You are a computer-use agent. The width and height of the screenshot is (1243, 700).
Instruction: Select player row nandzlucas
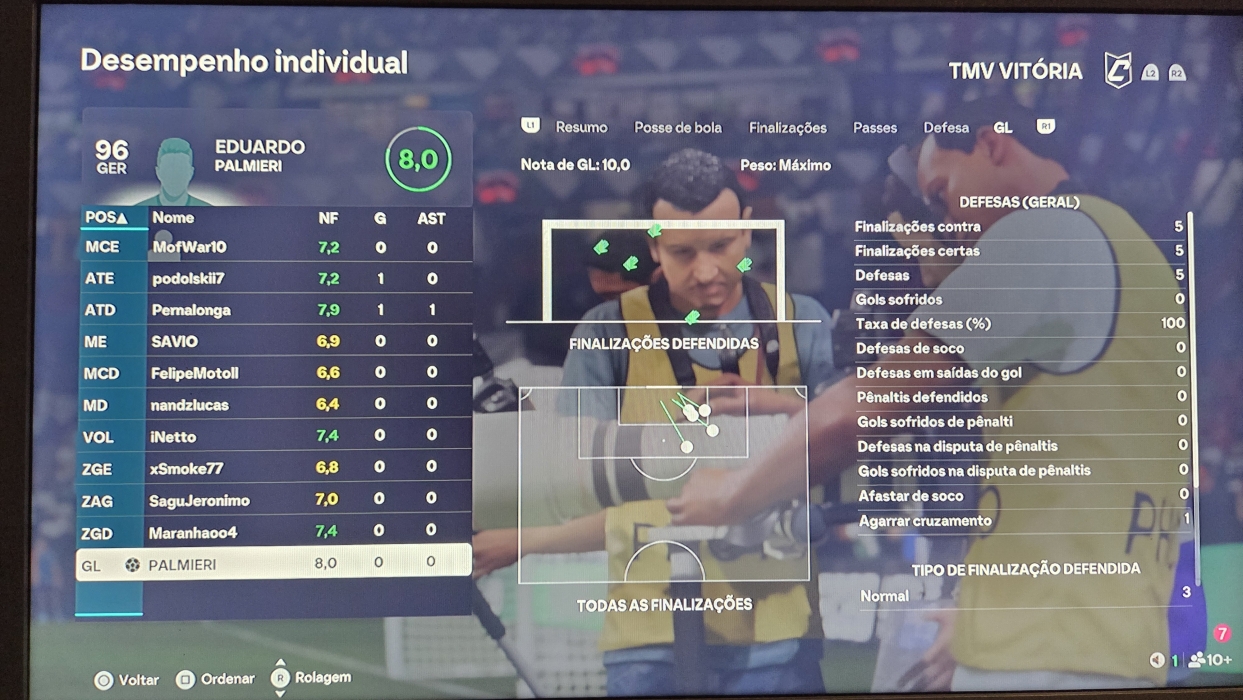(x=190, y=405)
